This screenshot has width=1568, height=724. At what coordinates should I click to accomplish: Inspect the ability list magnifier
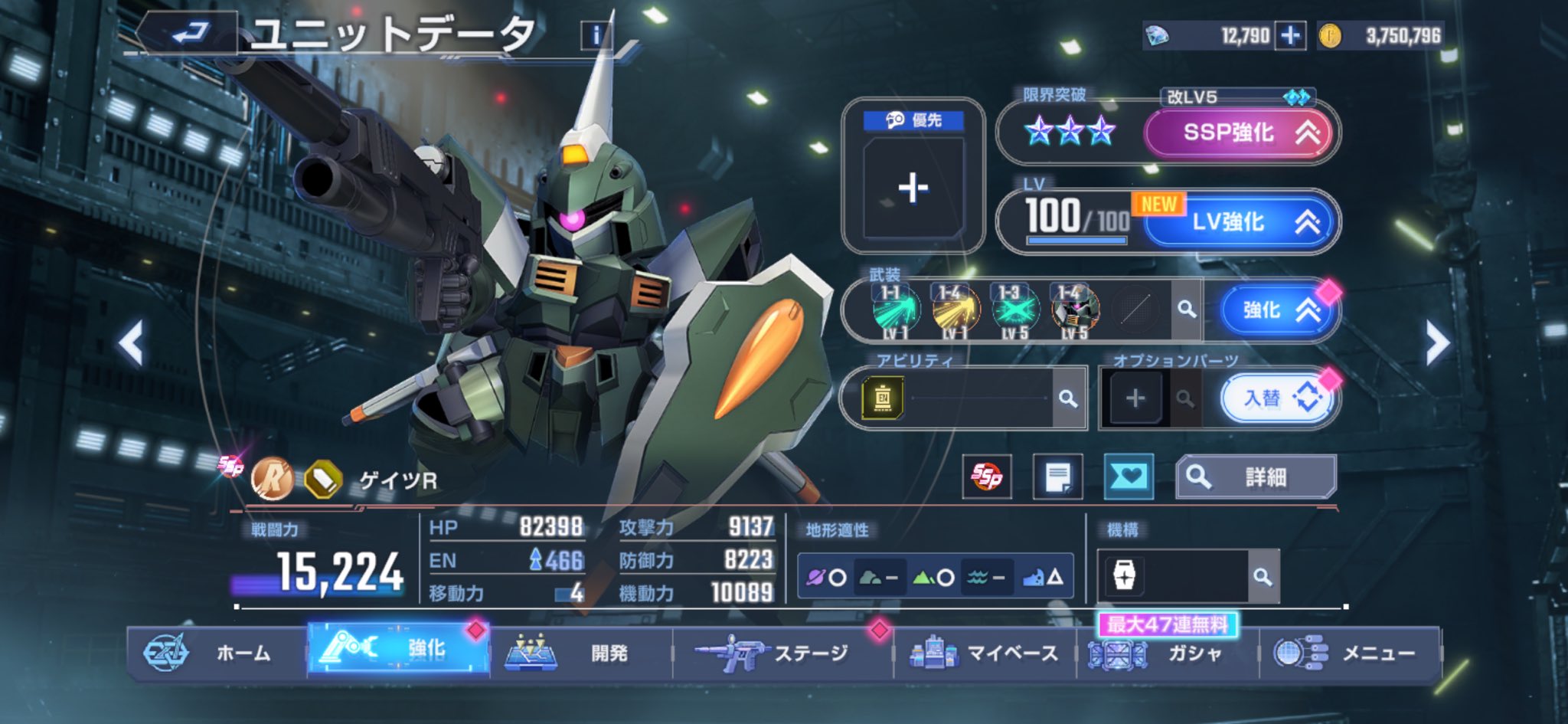[x=1067, y=398]
